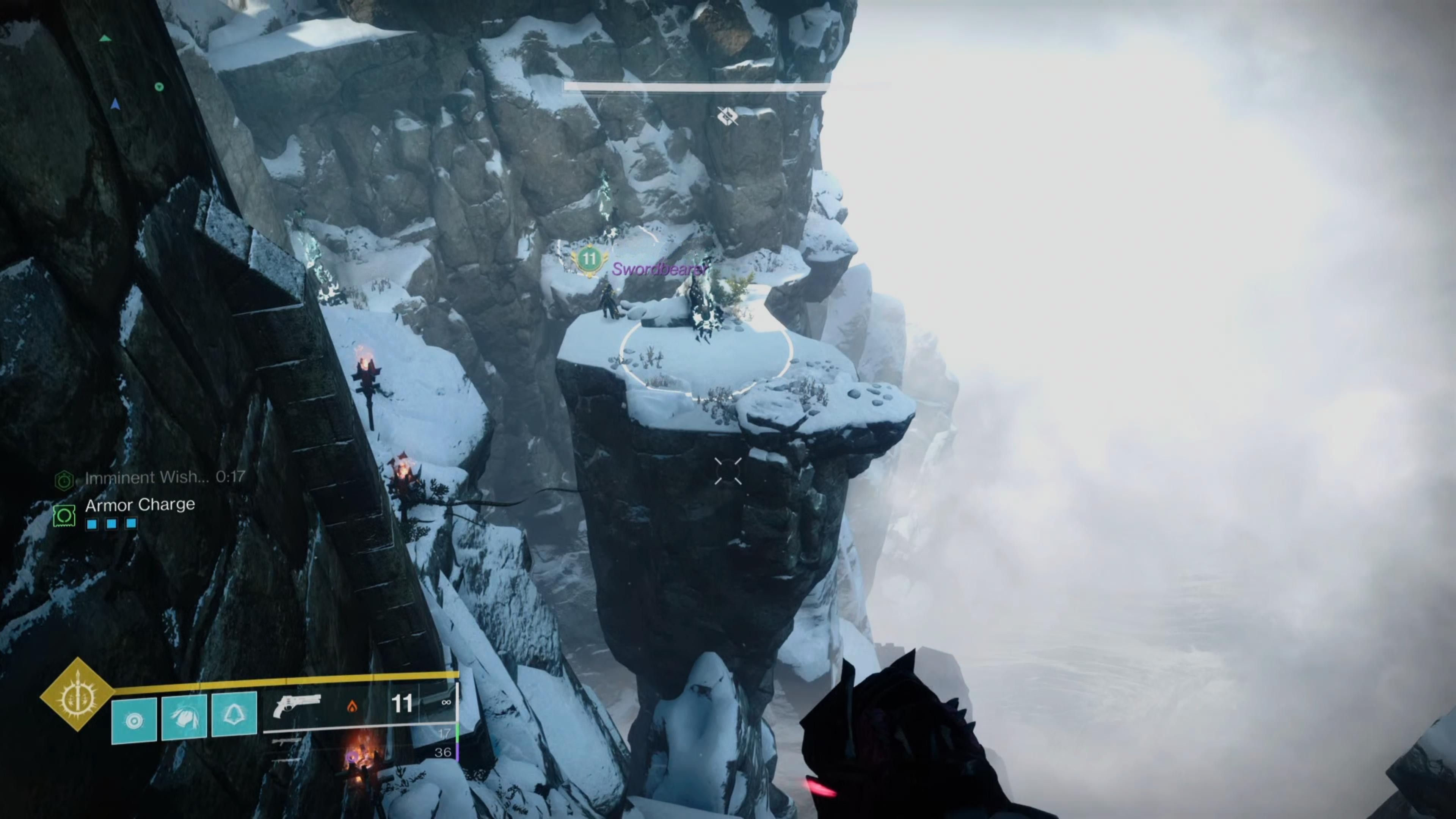Select the equipped hand cannon weapon

tap(297, 706)
